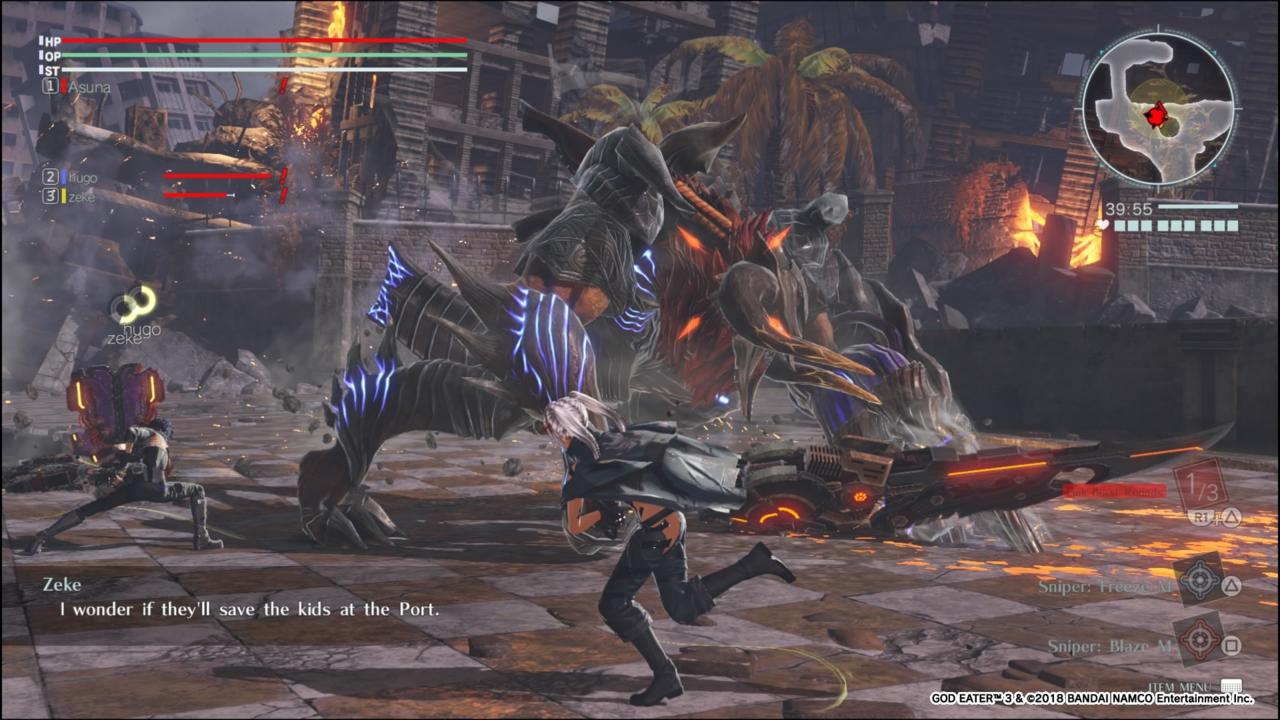Toggle the exclamation alert beside Zeke's bar
Screen dimensions: 1280x720
coord(284,195)
